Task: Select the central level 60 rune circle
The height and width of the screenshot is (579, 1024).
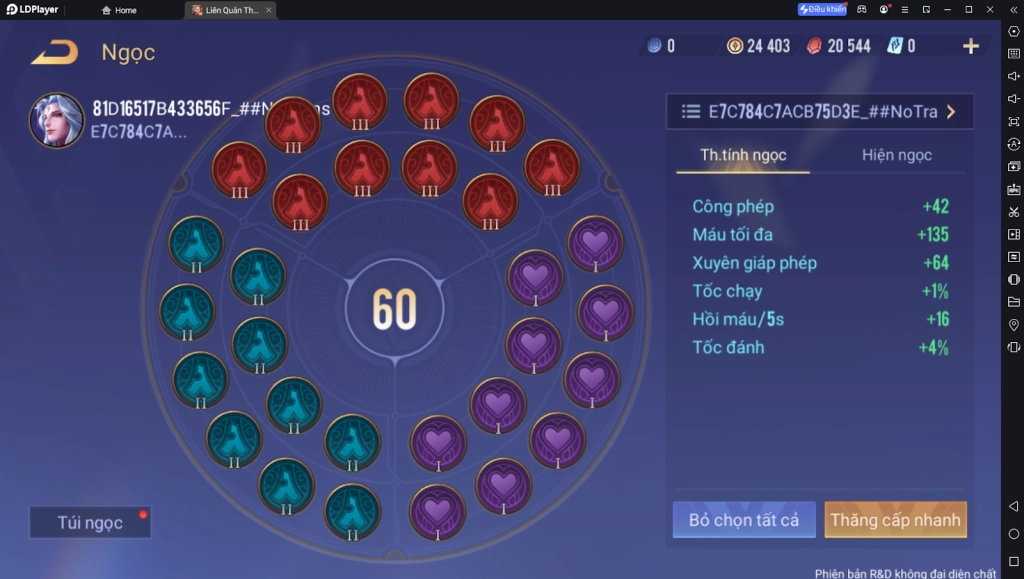Action: [394, 309]
